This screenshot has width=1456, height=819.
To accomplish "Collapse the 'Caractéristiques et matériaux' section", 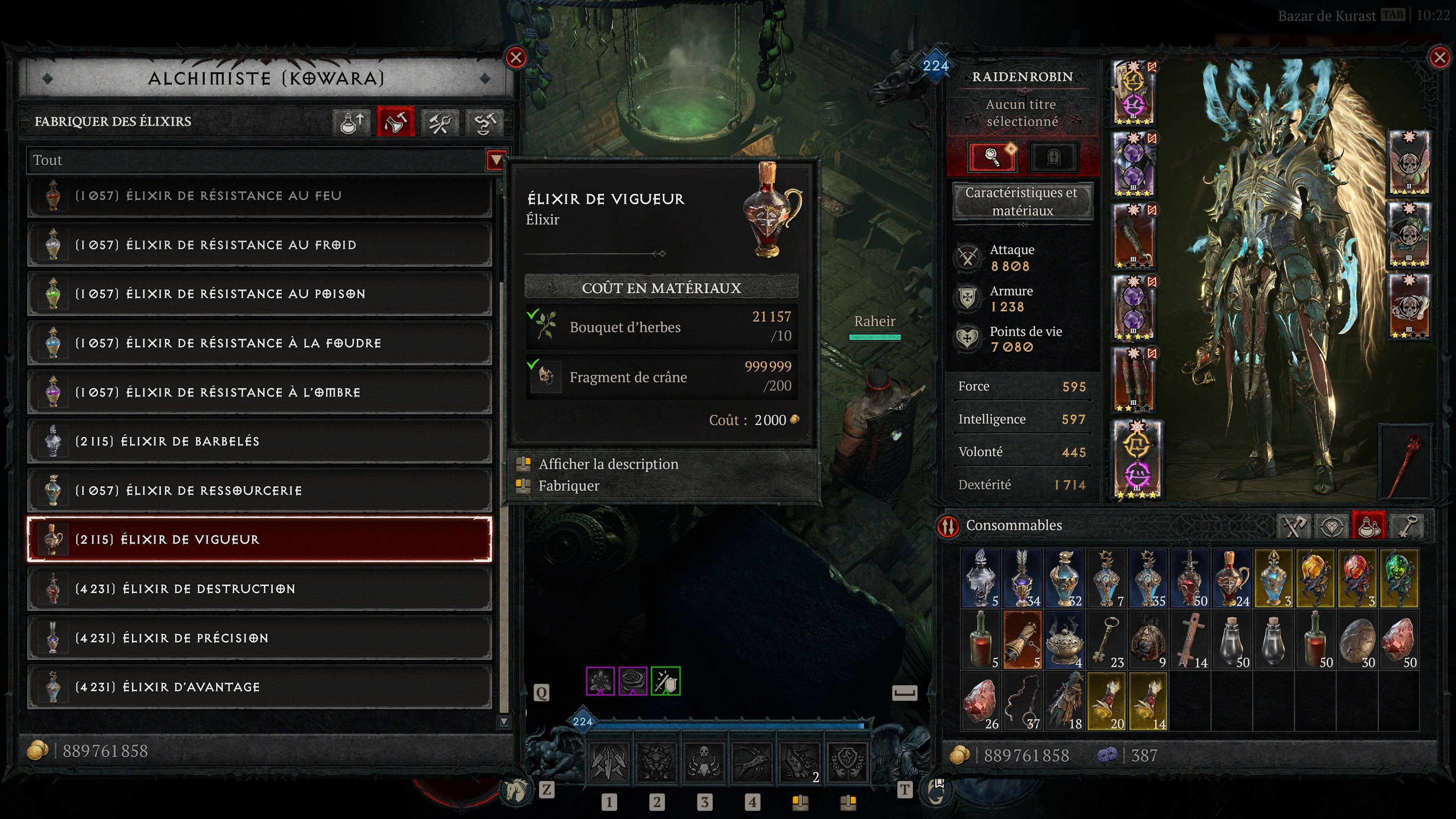I will [1024, 201].
